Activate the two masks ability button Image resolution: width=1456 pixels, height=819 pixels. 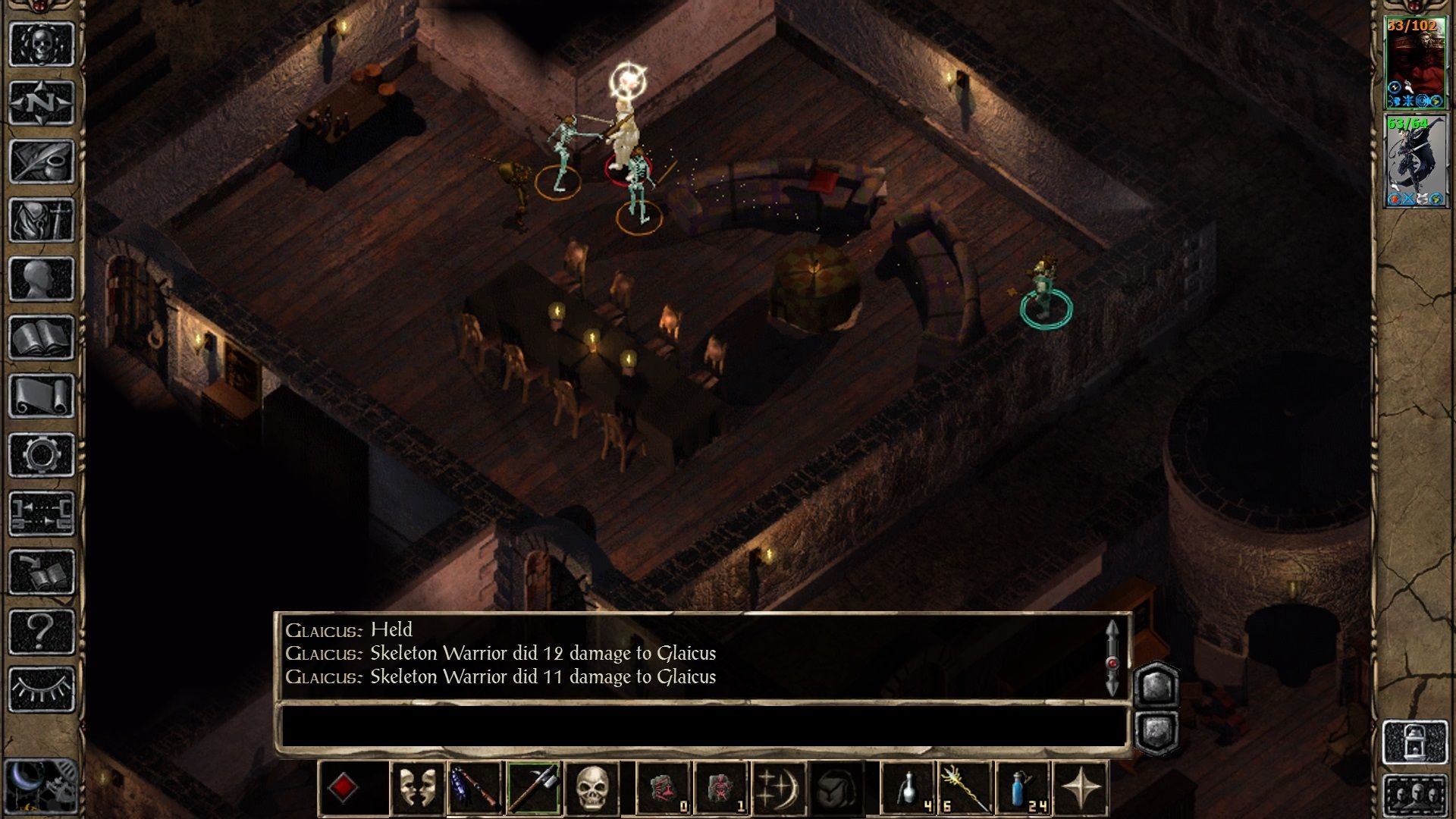pos(417,789)
